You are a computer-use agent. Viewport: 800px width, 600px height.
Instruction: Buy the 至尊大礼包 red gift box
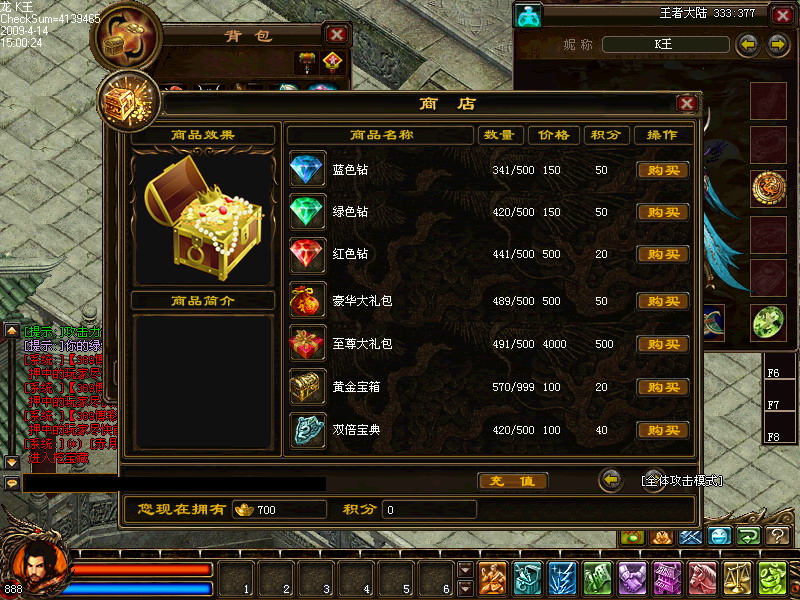663,344
